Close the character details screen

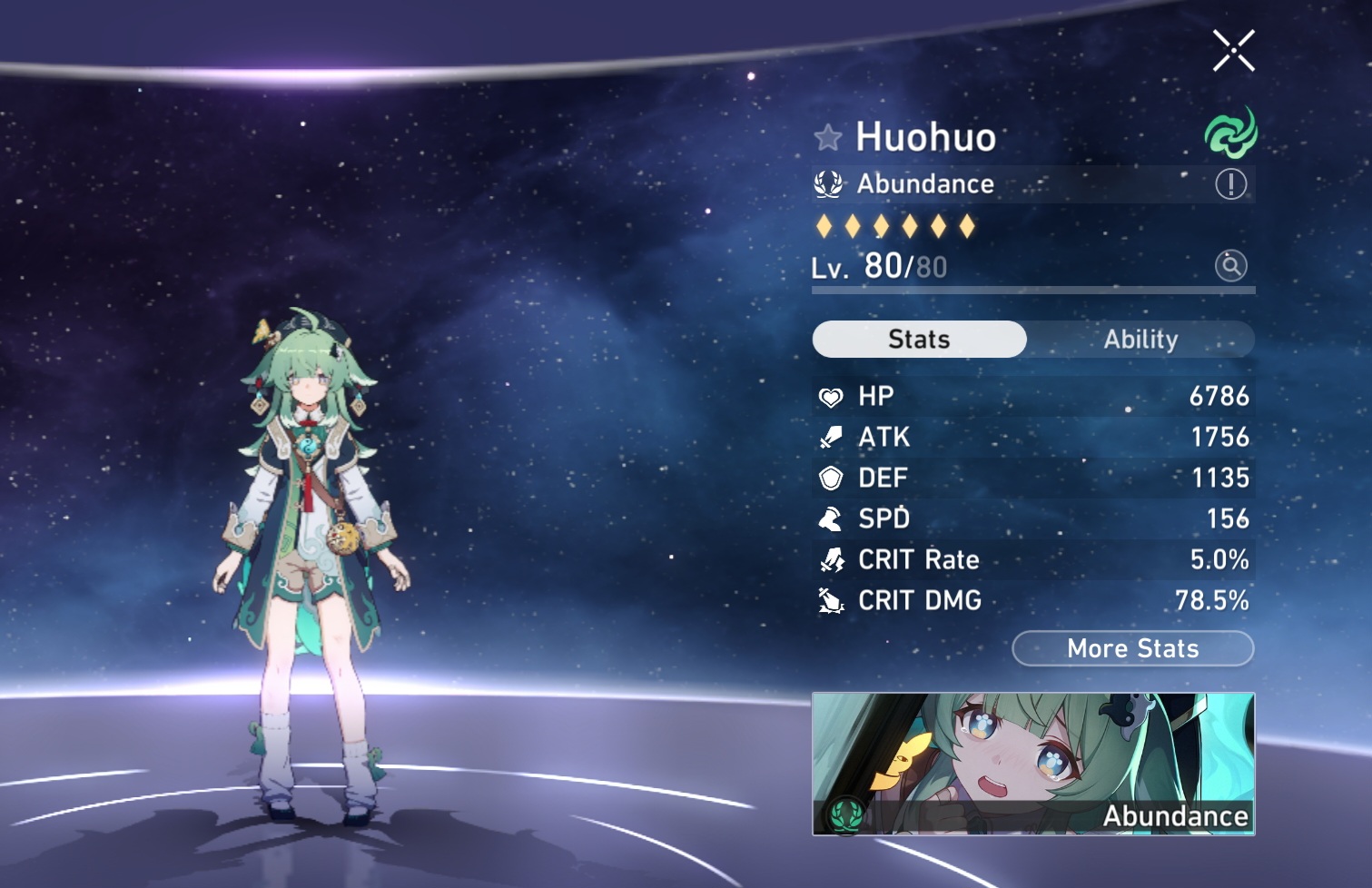1233,50
